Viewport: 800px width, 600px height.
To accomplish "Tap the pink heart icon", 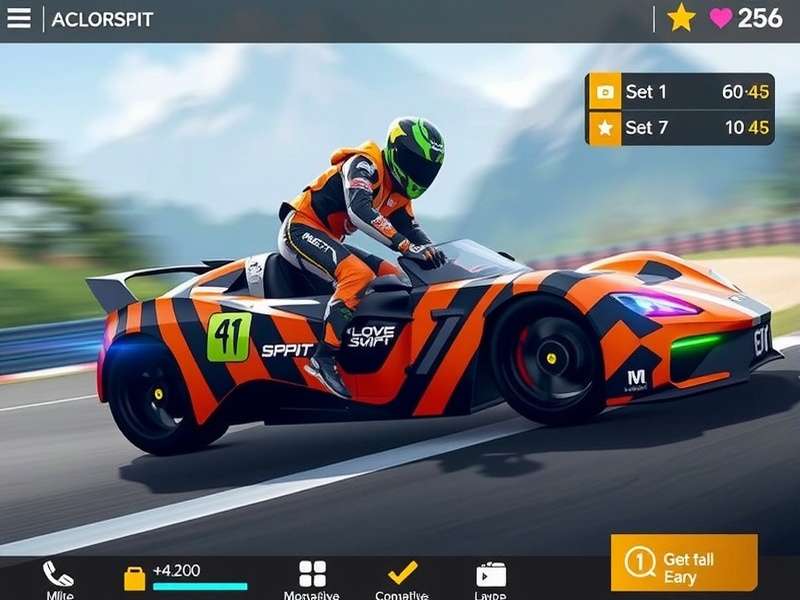I will pos(721,18).
